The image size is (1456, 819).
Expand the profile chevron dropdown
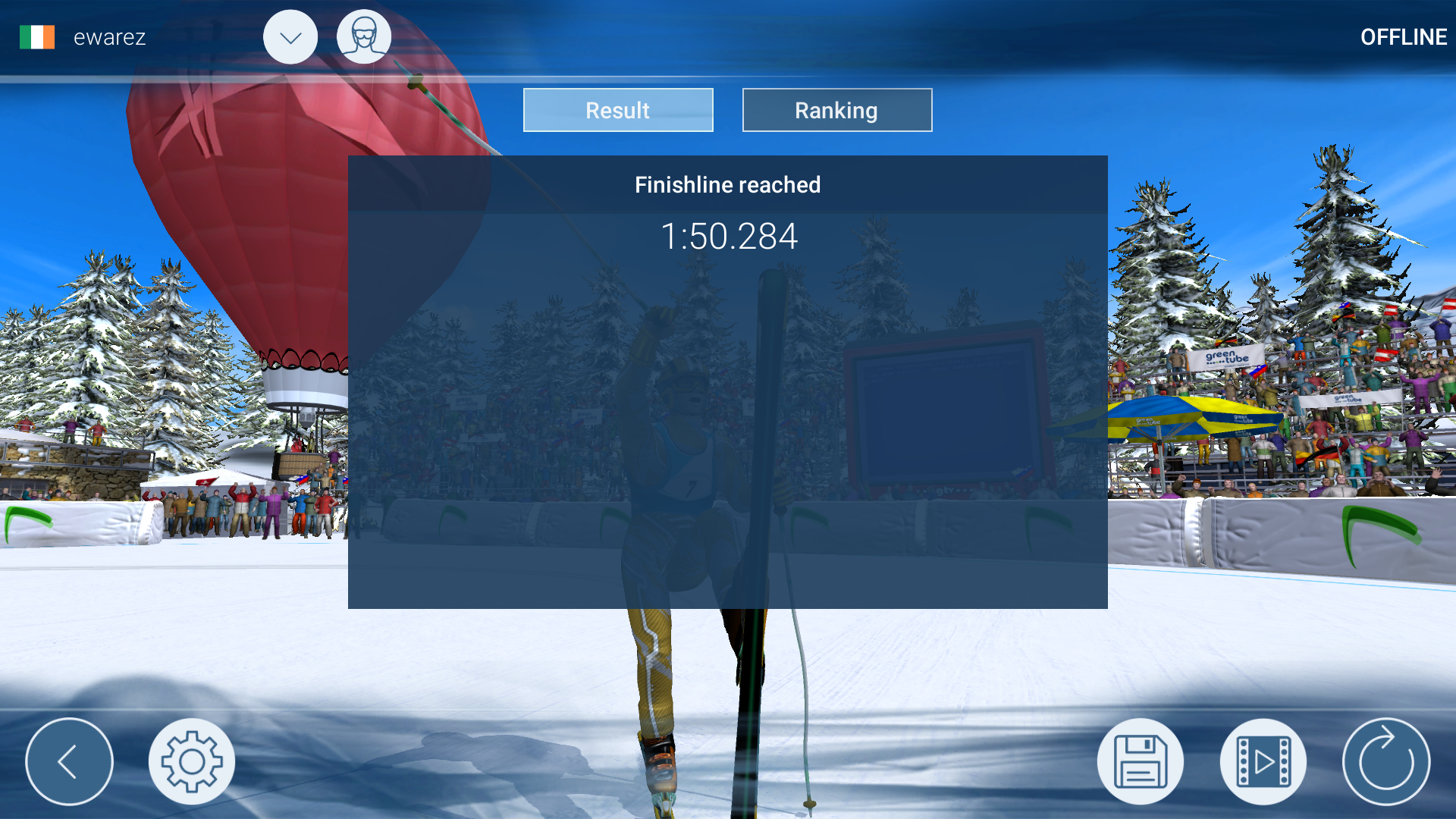290,36
